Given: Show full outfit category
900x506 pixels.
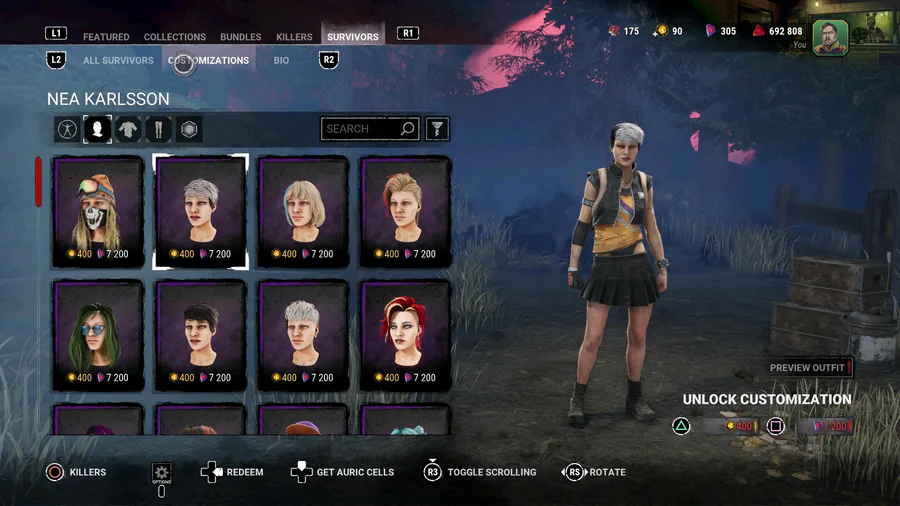Looking at the screenshot, I should click(x=67, y=129).
